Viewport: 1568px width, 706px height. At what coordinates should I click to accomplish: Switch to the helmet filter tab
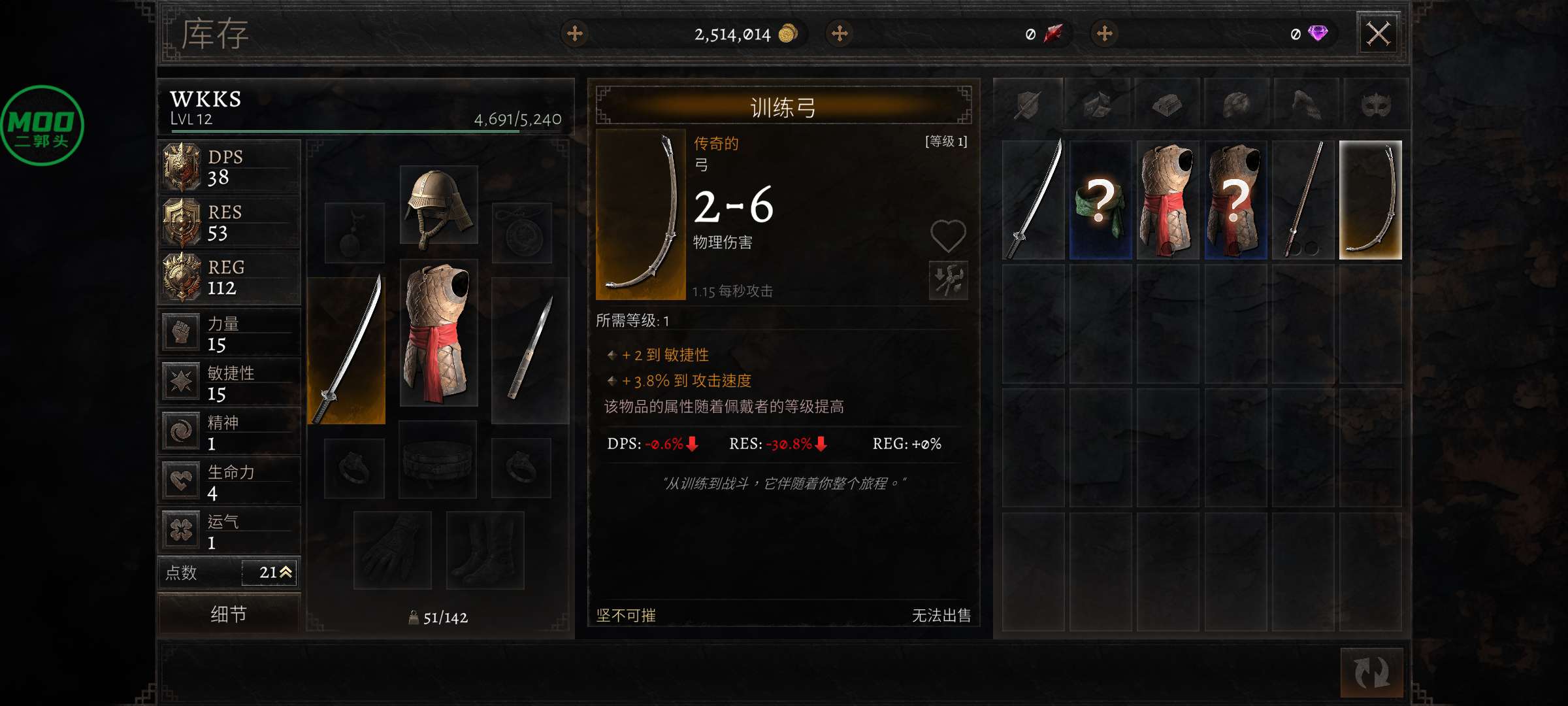click(1237, 104)
